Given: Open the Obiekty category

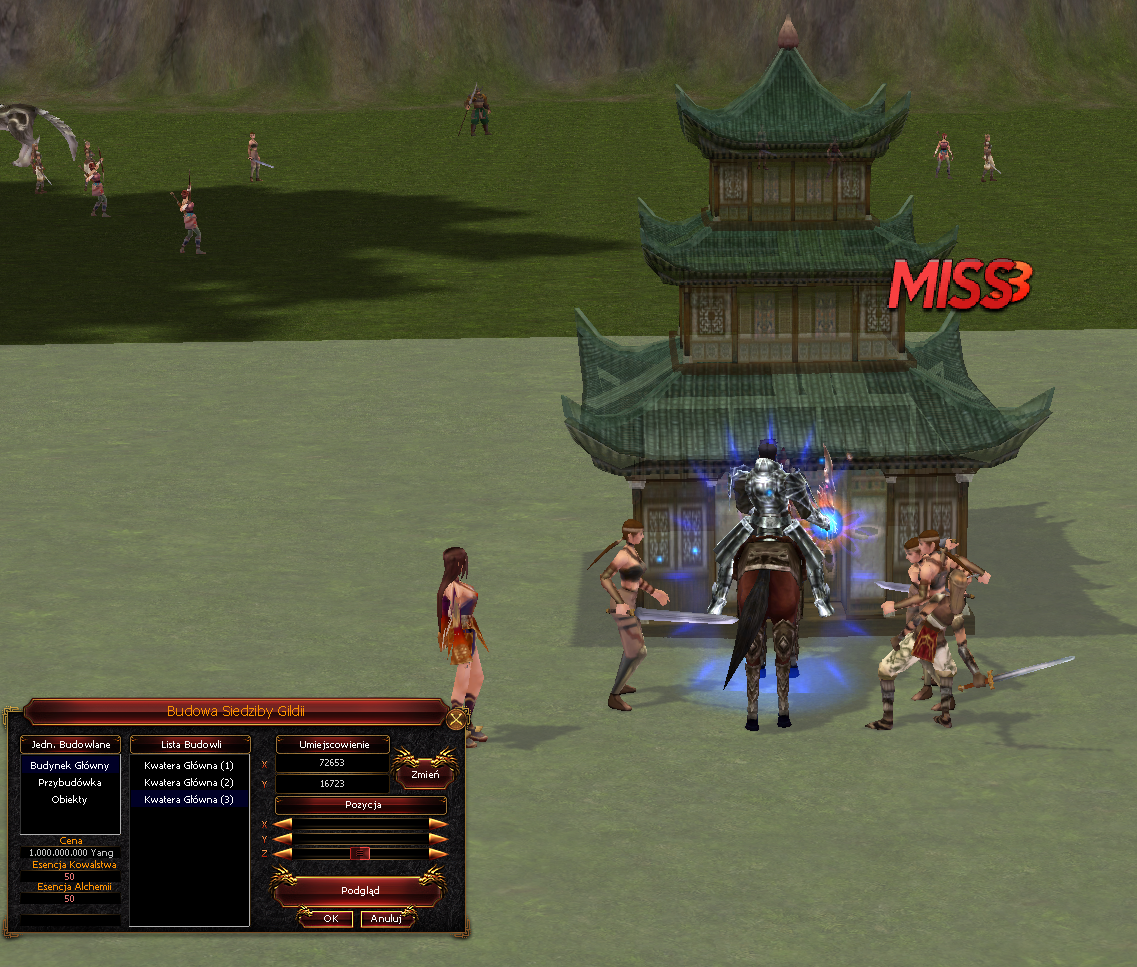Looking at the screenshot, I should coord(69,799).
